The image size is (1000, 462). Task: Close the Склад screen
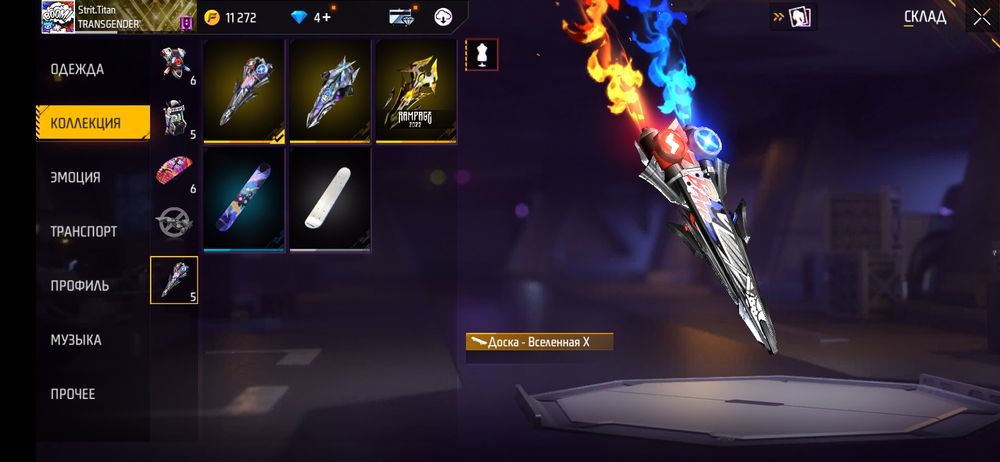click(x=981, y=16)
